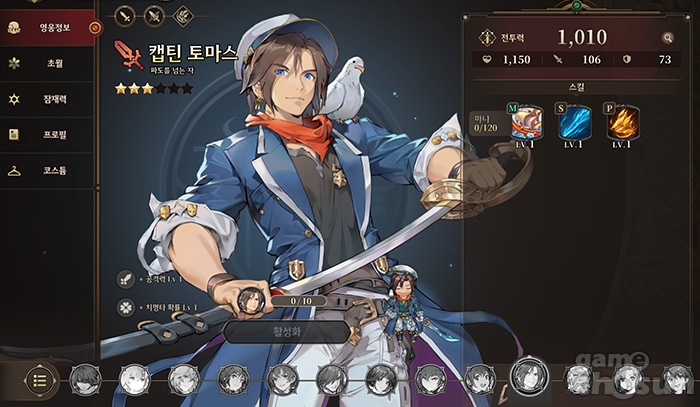Select the 치명타 확률 Lv 1 bonus node
700x407 pixels.
125,308
